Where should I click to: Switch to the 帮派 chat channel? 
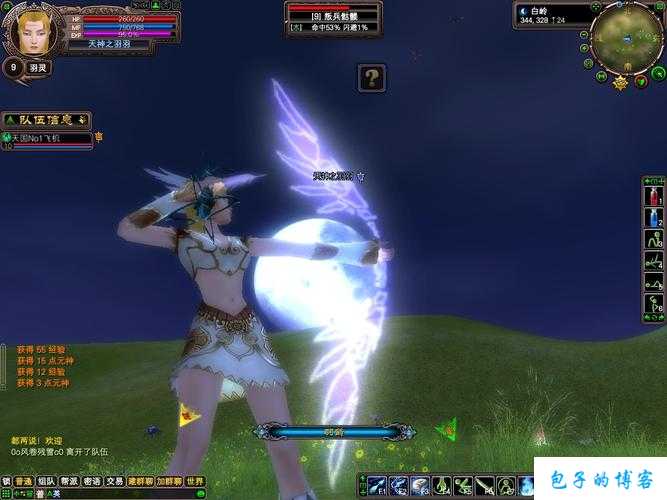coord(70,481)
